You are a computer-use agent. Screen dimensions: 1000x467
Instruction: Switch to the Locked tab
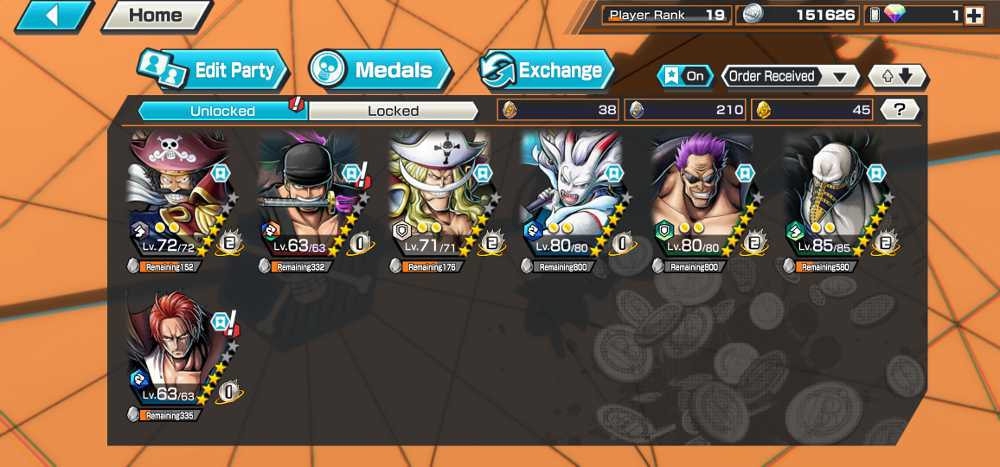click(393, 110)
